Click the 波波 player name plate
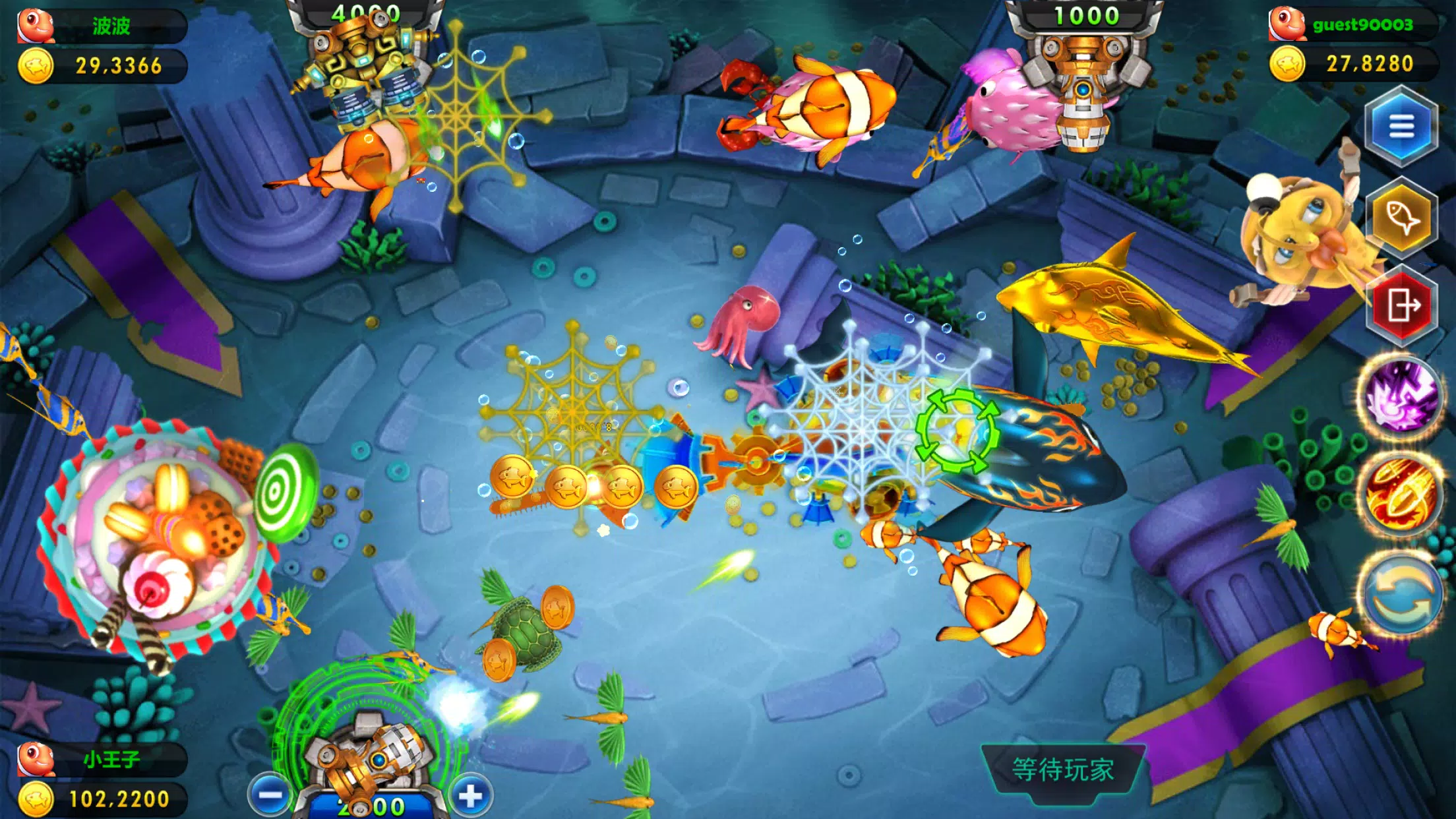1456x819 pixels. click(x=111, y=26)
